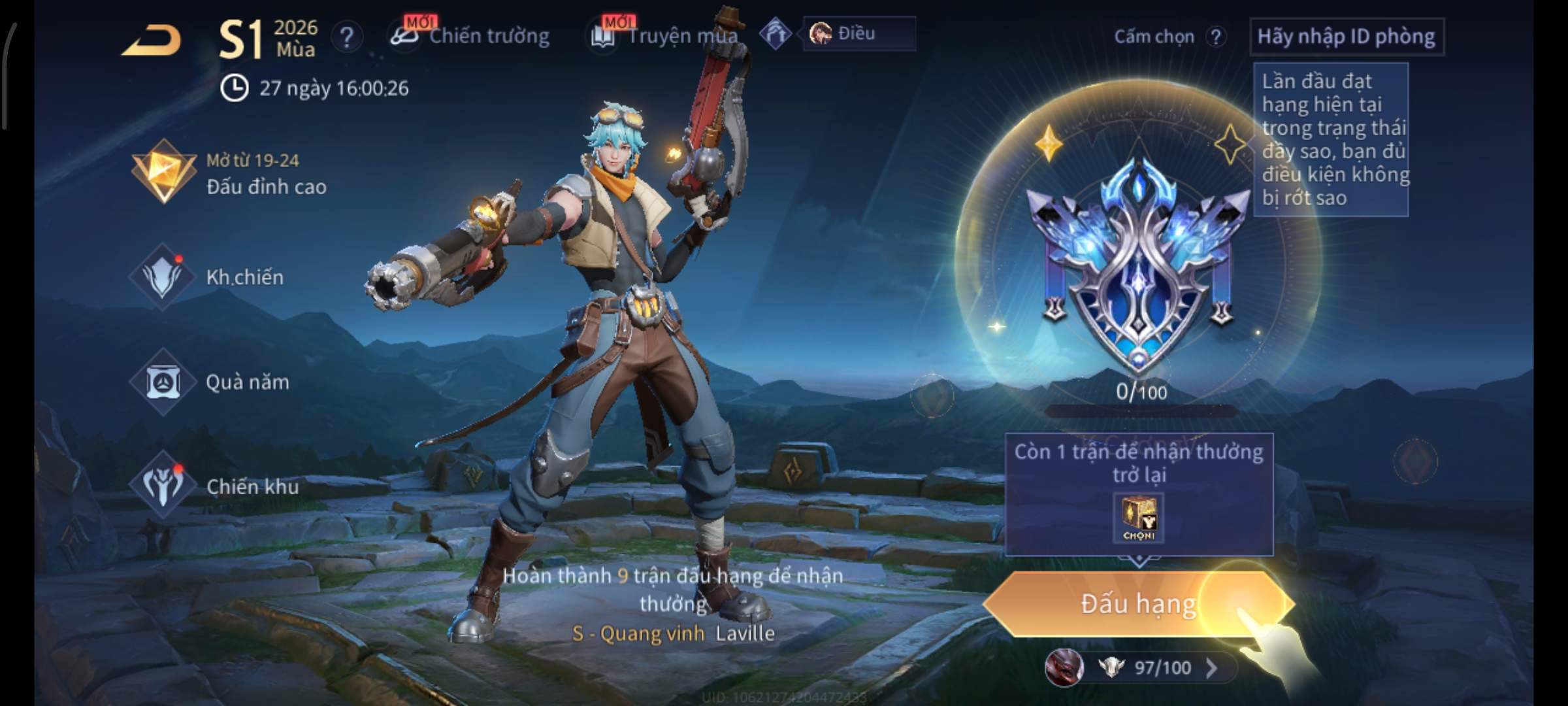Select the CHỌN reward chest

click(1139, 518)
